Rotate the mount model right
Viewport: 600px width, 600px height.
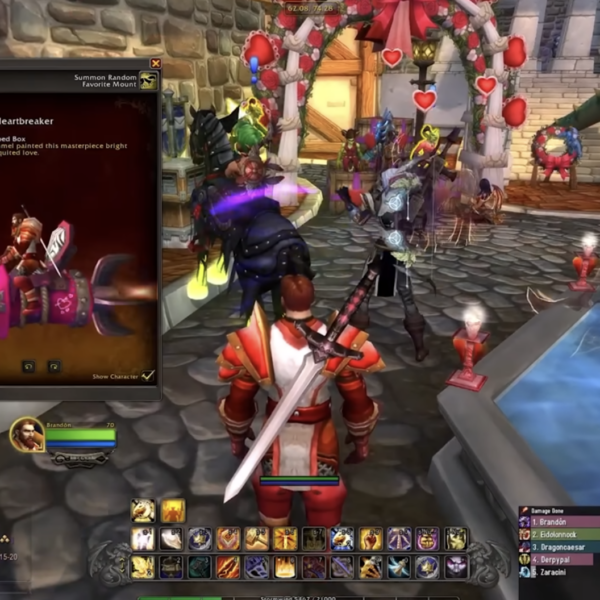pos(53,367)
